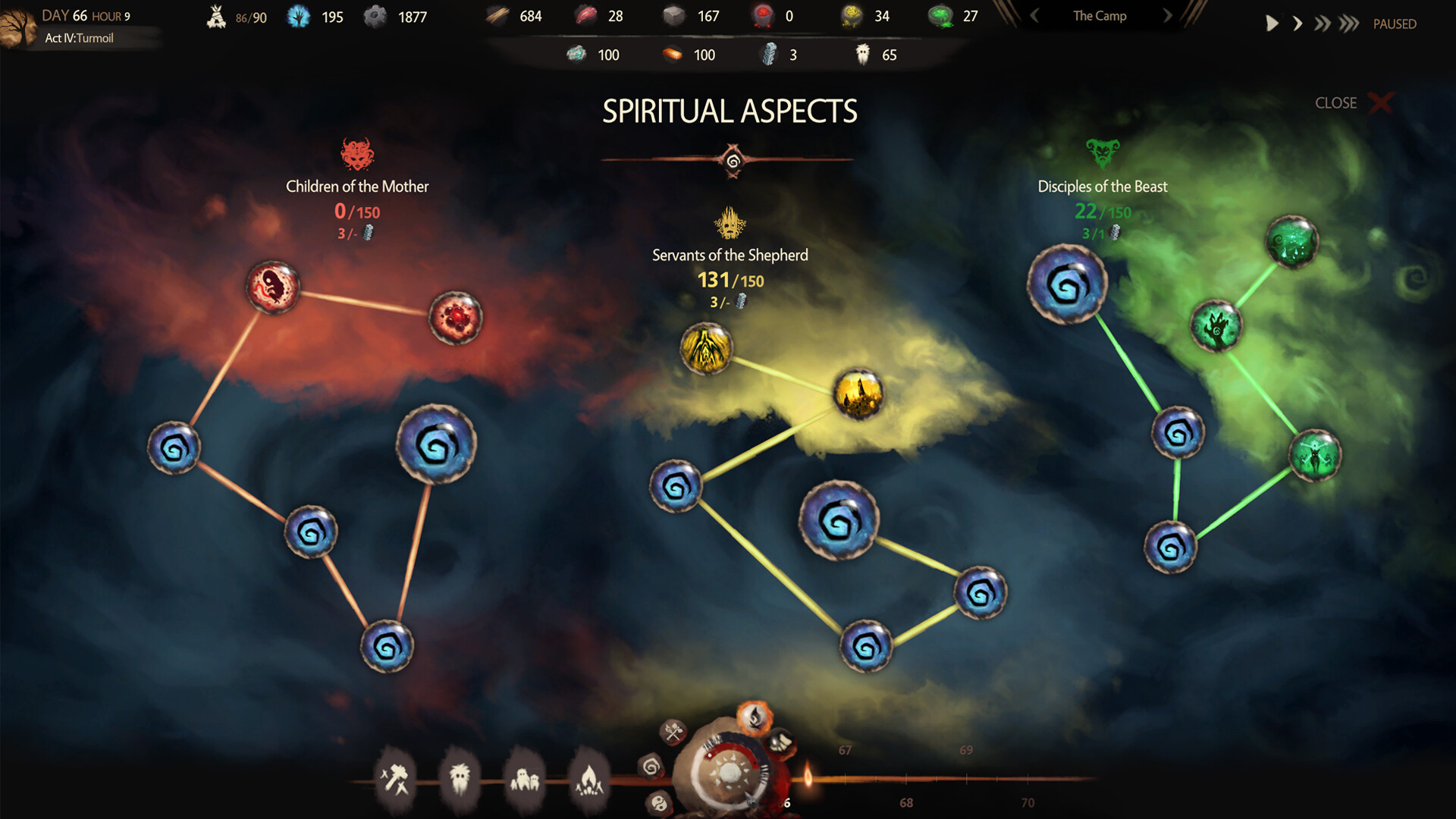
Task: Click the spiral icon beside the day dial
Action: (651, 767)
